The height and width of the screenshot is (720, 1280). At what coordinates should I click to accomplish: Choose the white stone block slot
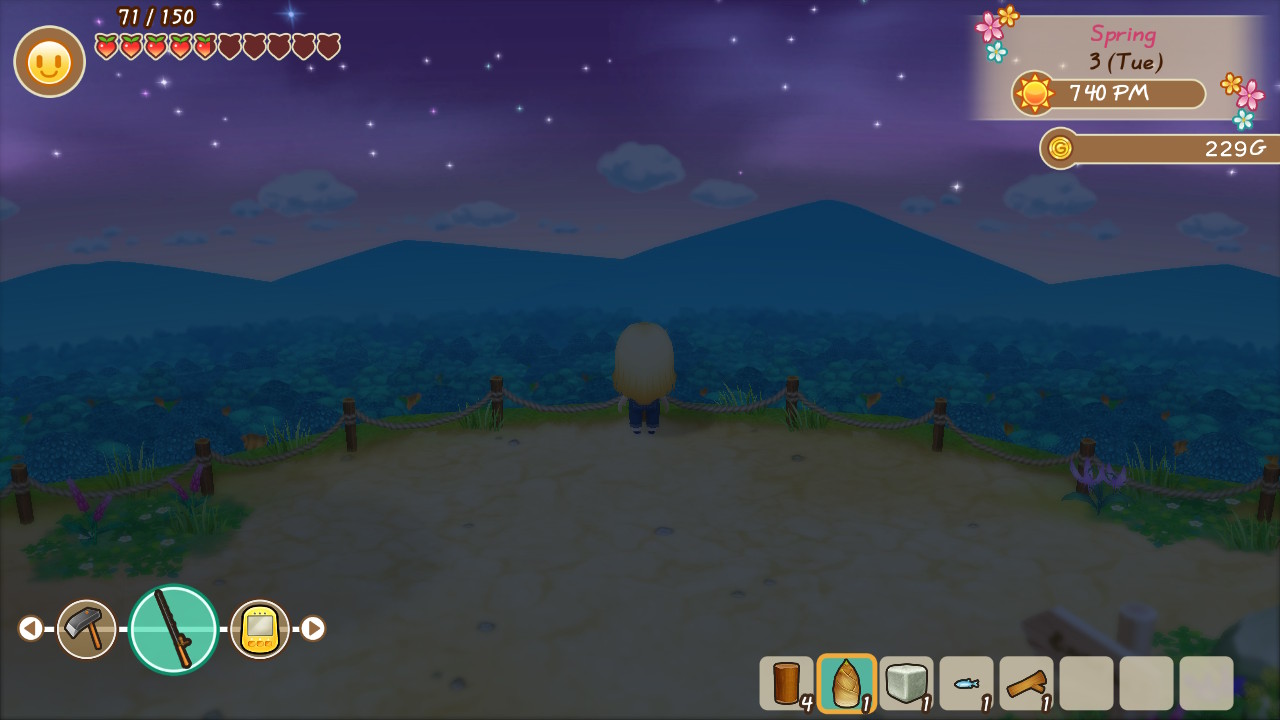tap(906, 683)
